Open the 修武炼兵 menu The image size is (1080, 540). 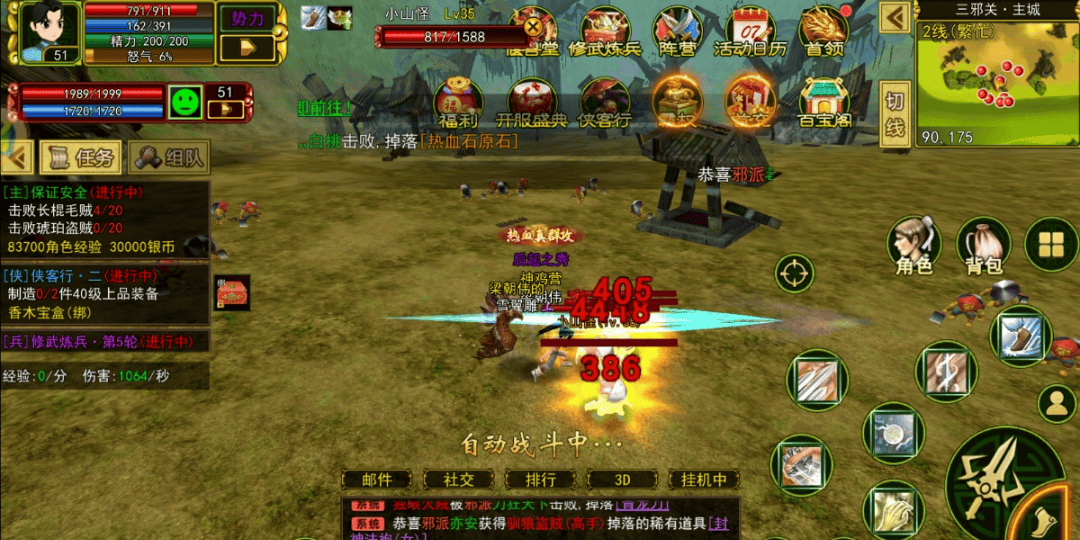pos(605,33)
